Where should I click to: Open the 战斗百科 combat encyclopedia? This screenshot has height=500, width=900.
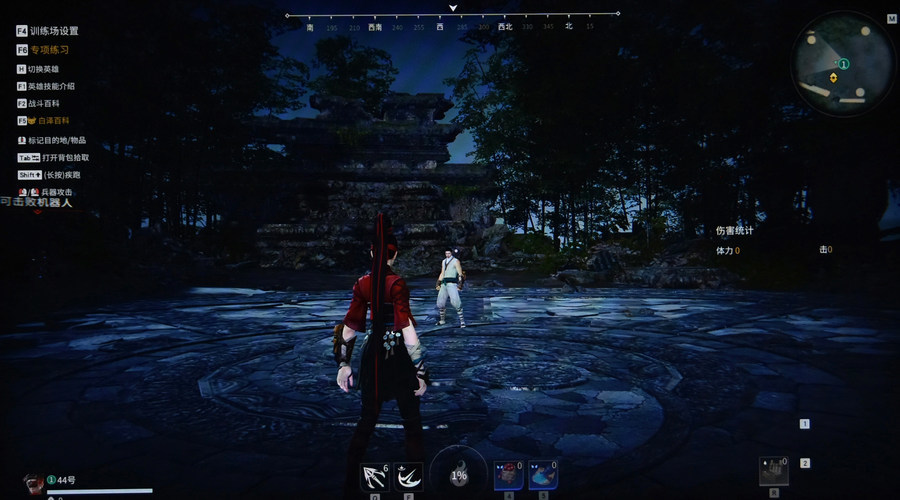(44, 103)
